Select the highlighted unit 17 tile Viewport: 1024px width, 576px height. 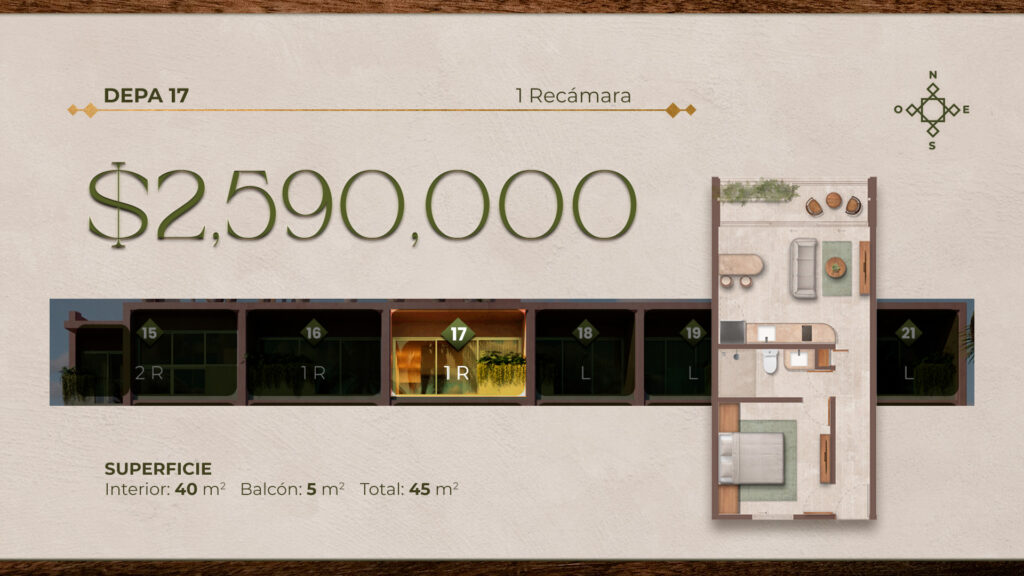pyautogui.click(x=458, y=354)
